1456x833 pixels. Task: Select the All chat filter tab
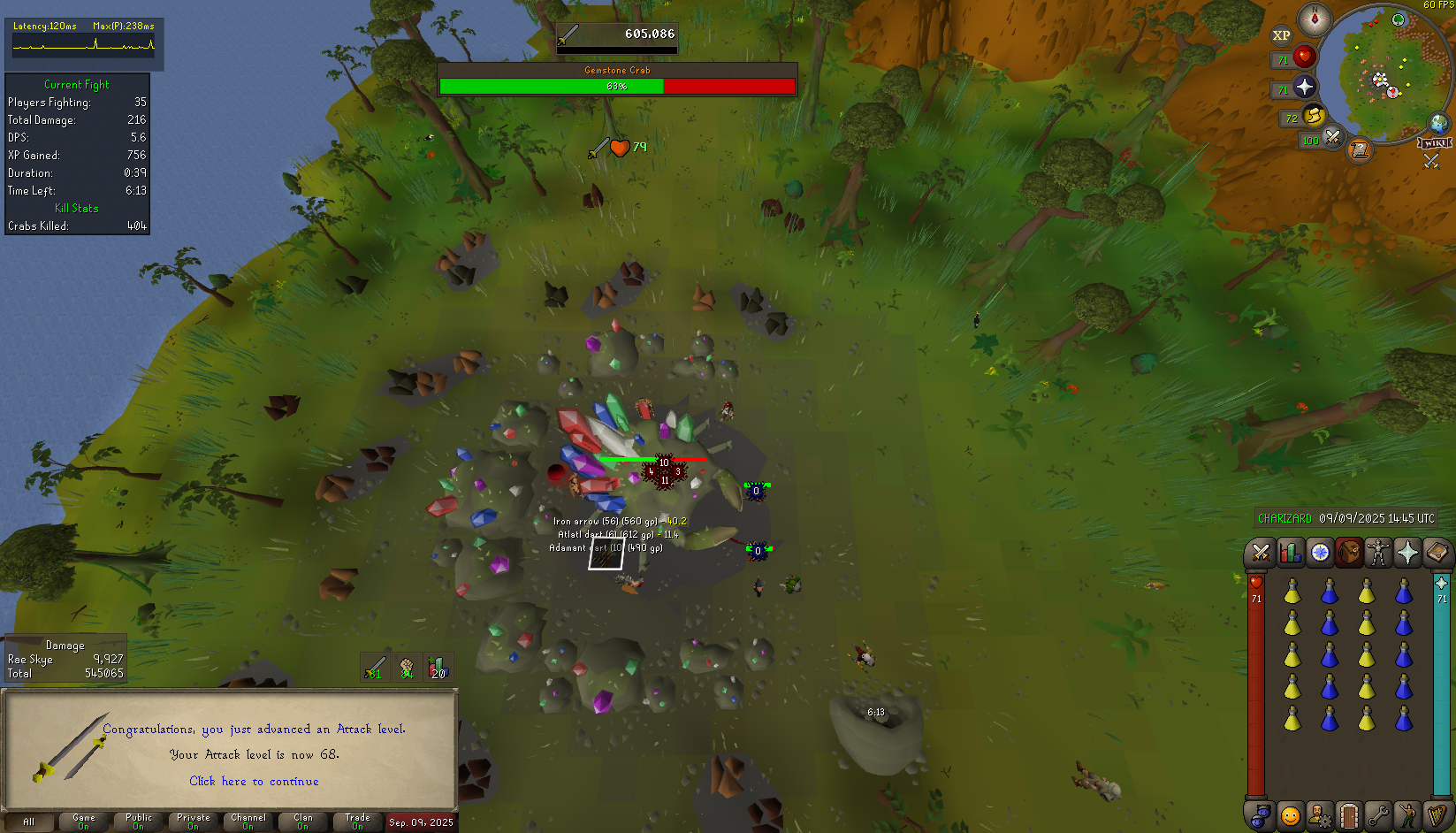point(29,822)
